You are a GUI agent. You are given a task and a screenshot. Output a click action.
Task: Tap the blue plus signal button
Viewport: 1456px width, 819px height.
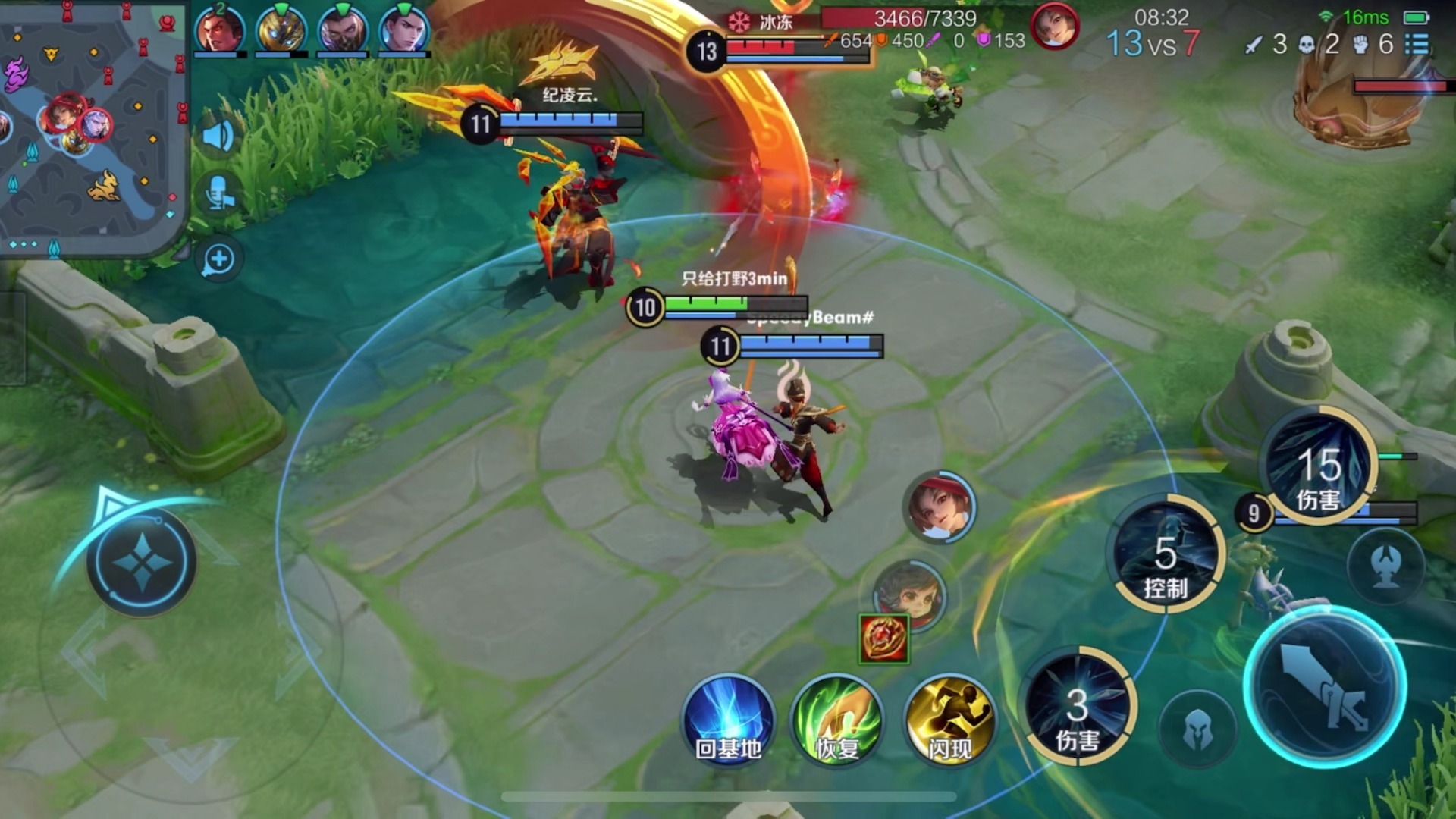218,259
